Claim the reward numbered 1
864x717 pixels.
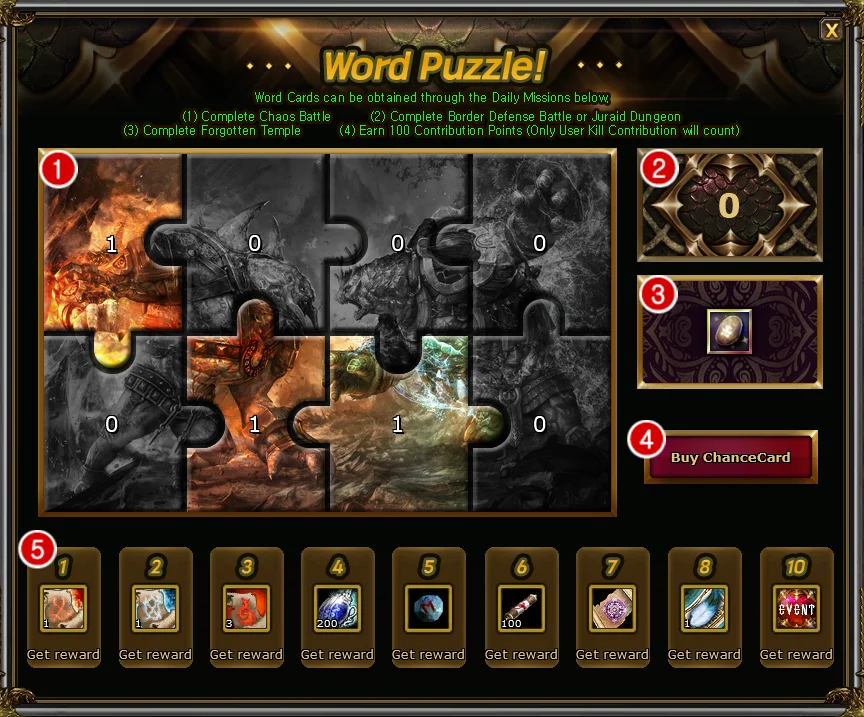tap(63, 655)
